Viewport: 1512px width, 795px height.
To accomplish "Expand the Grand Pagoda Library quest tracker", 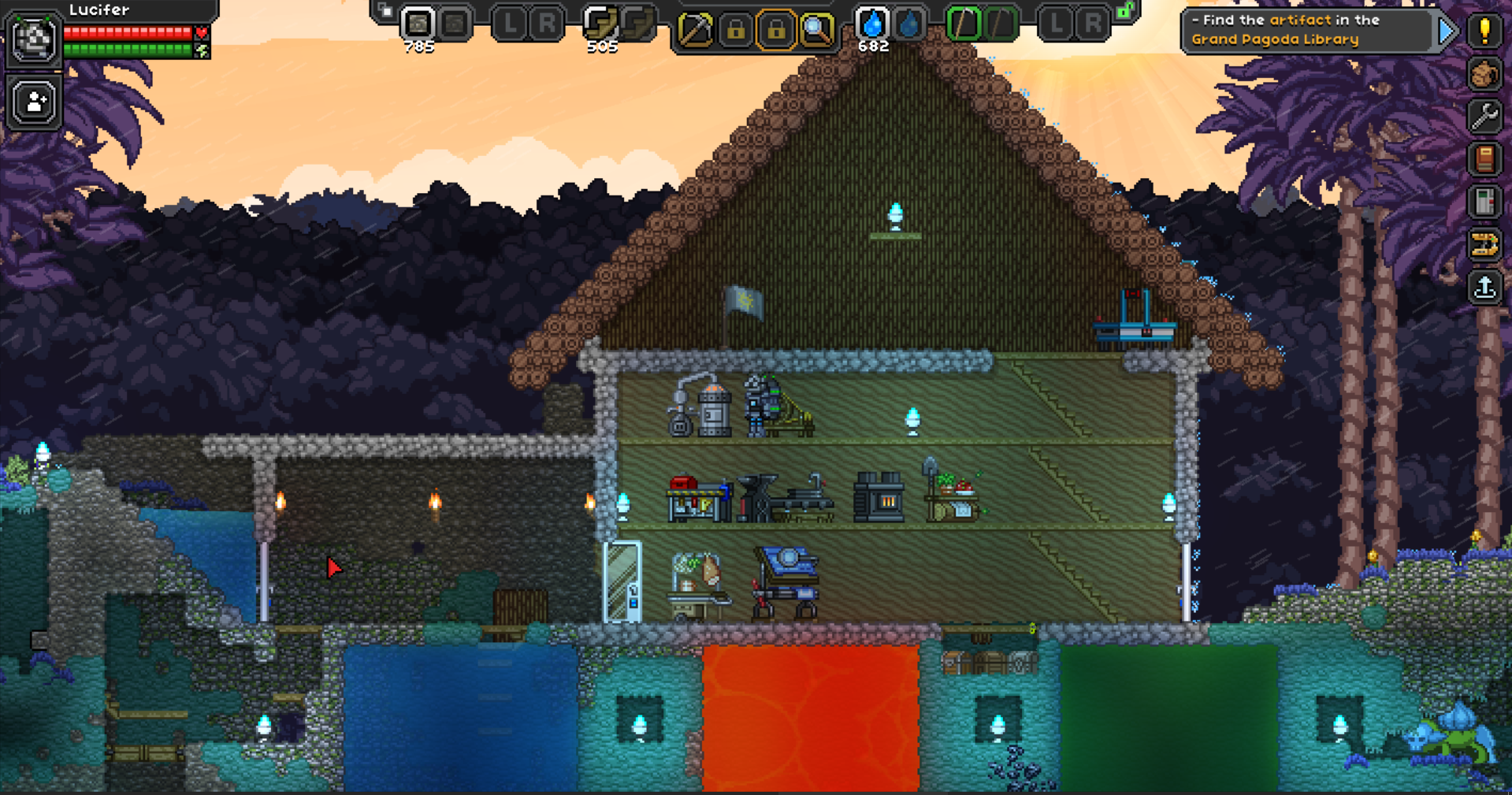I will (1447, 32).
